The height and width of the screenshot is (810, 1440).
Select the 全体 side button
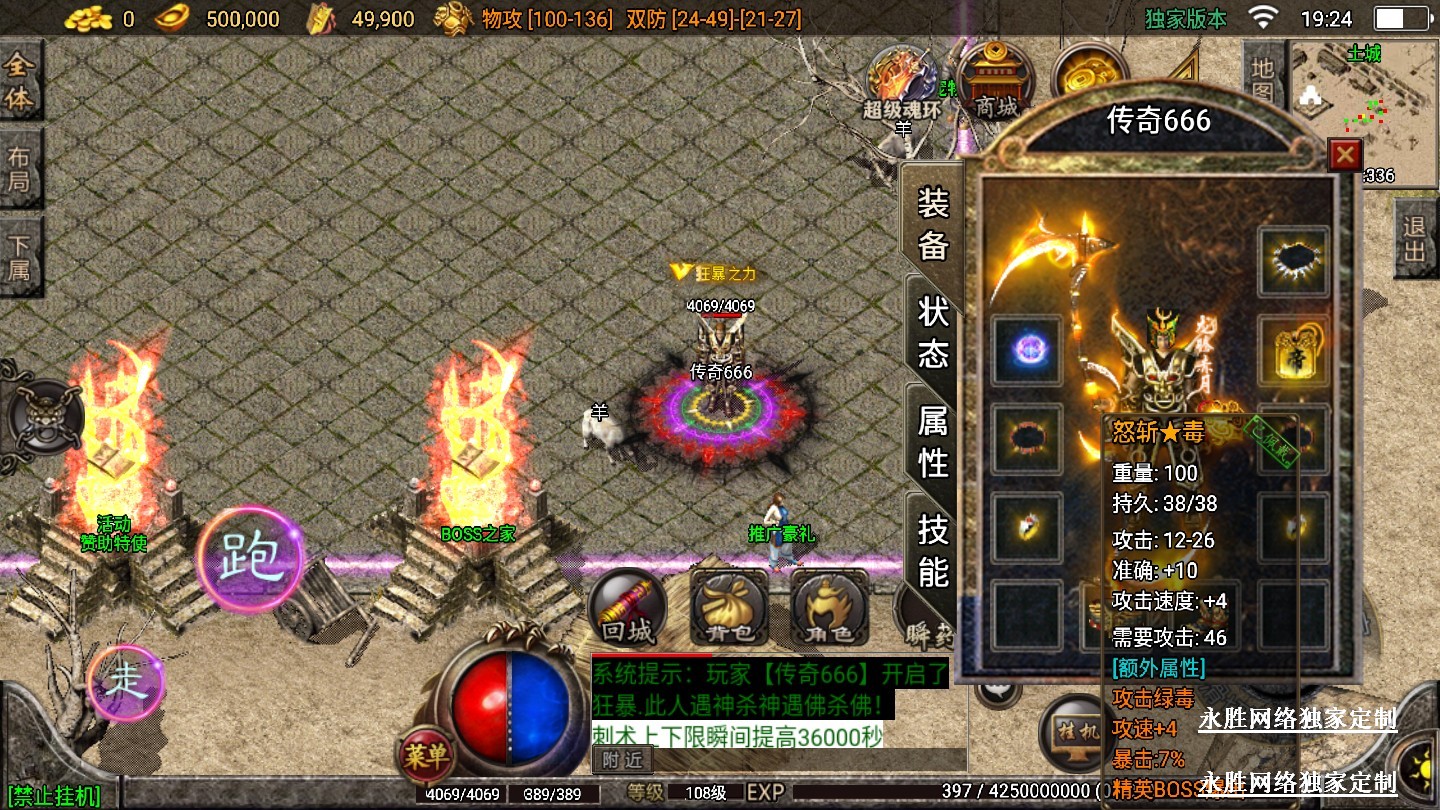pos(20,83)
